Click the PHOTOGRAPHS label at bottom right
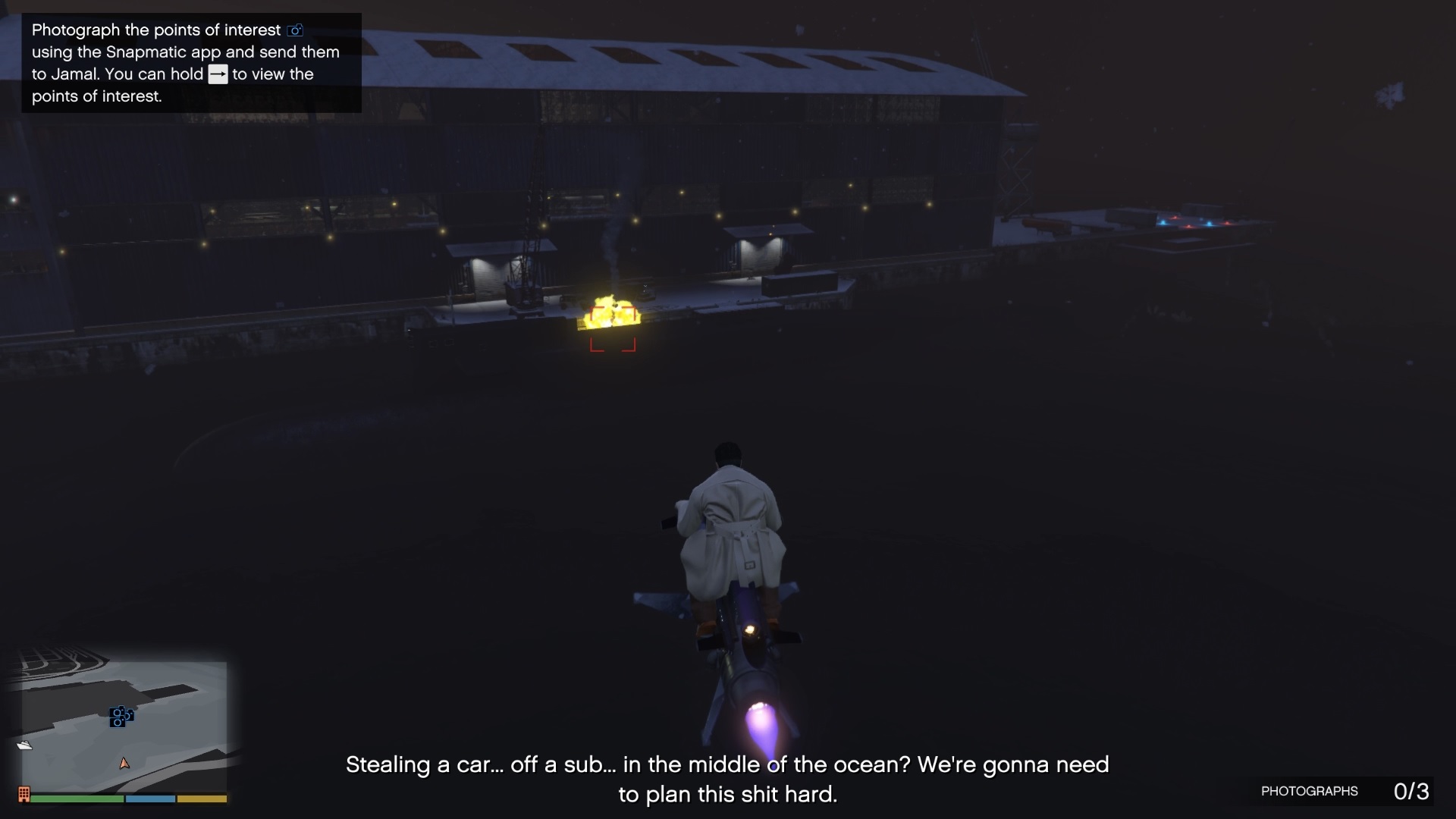Screen dimensions: 1456x819 [x=1309, y=791]
